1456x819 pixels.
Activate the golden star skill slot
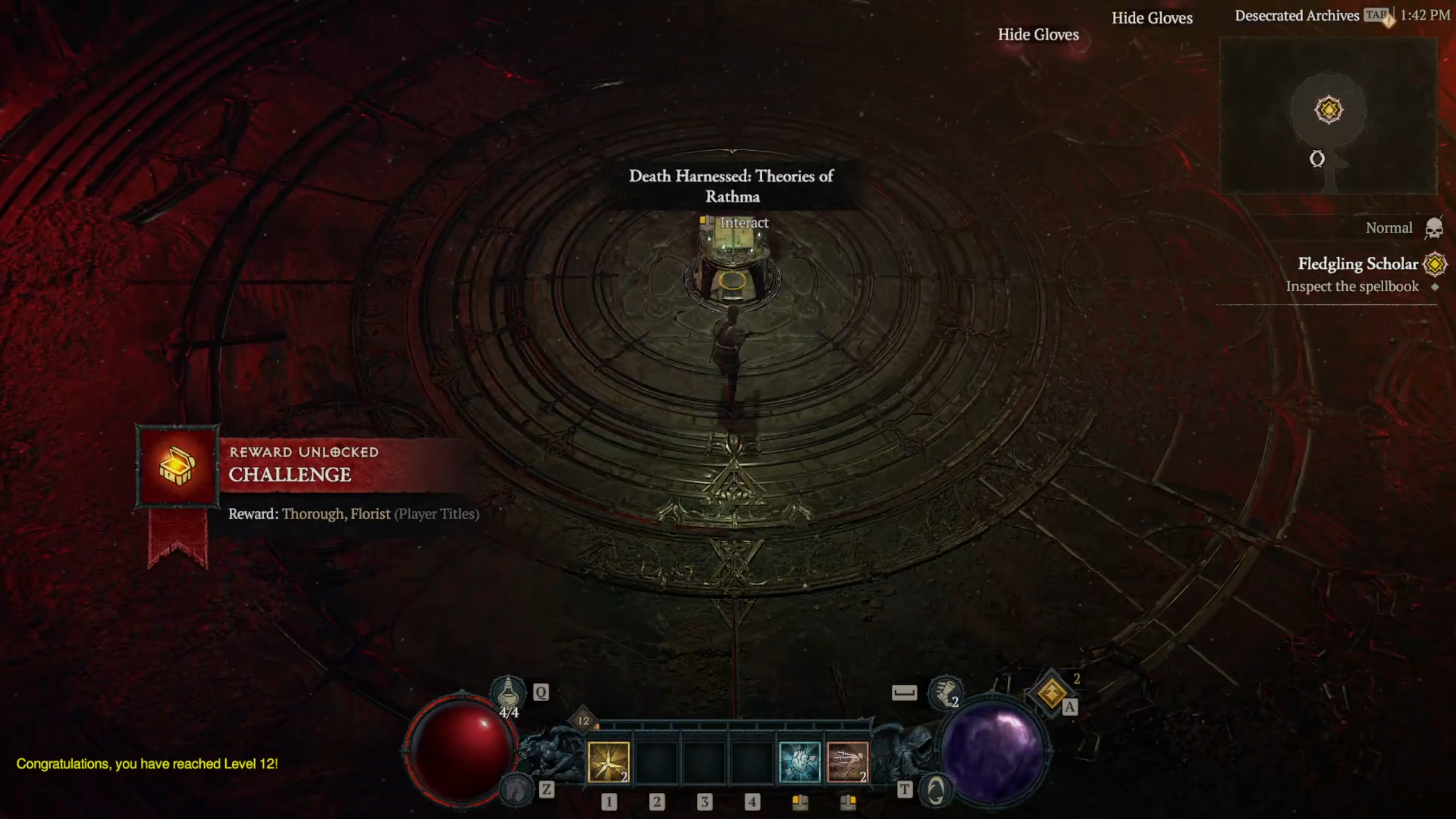(608, 762)
